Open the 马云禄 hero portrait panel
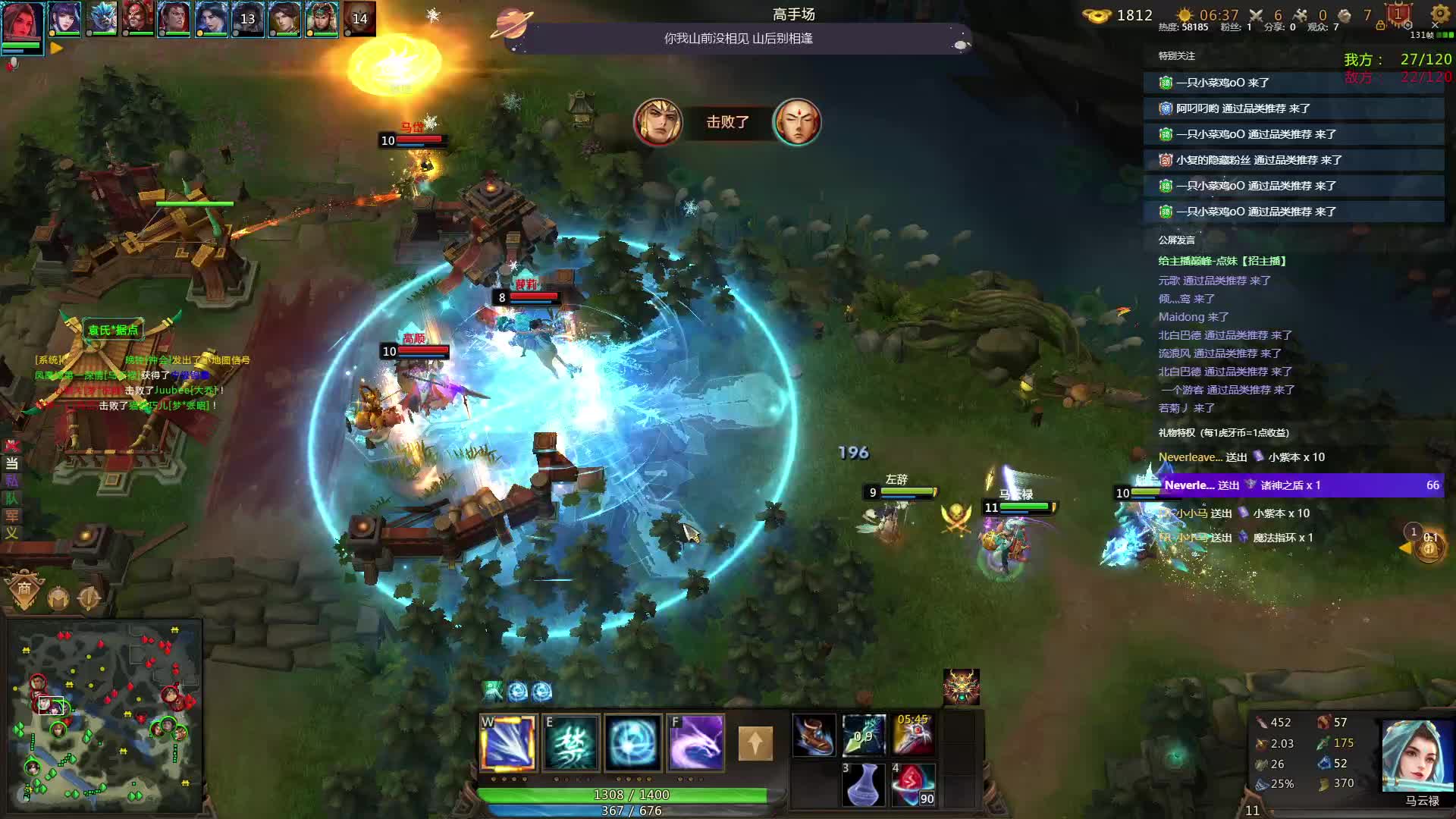The image size is (1456, 819). pyautogui.click(x=1417, y=757)
